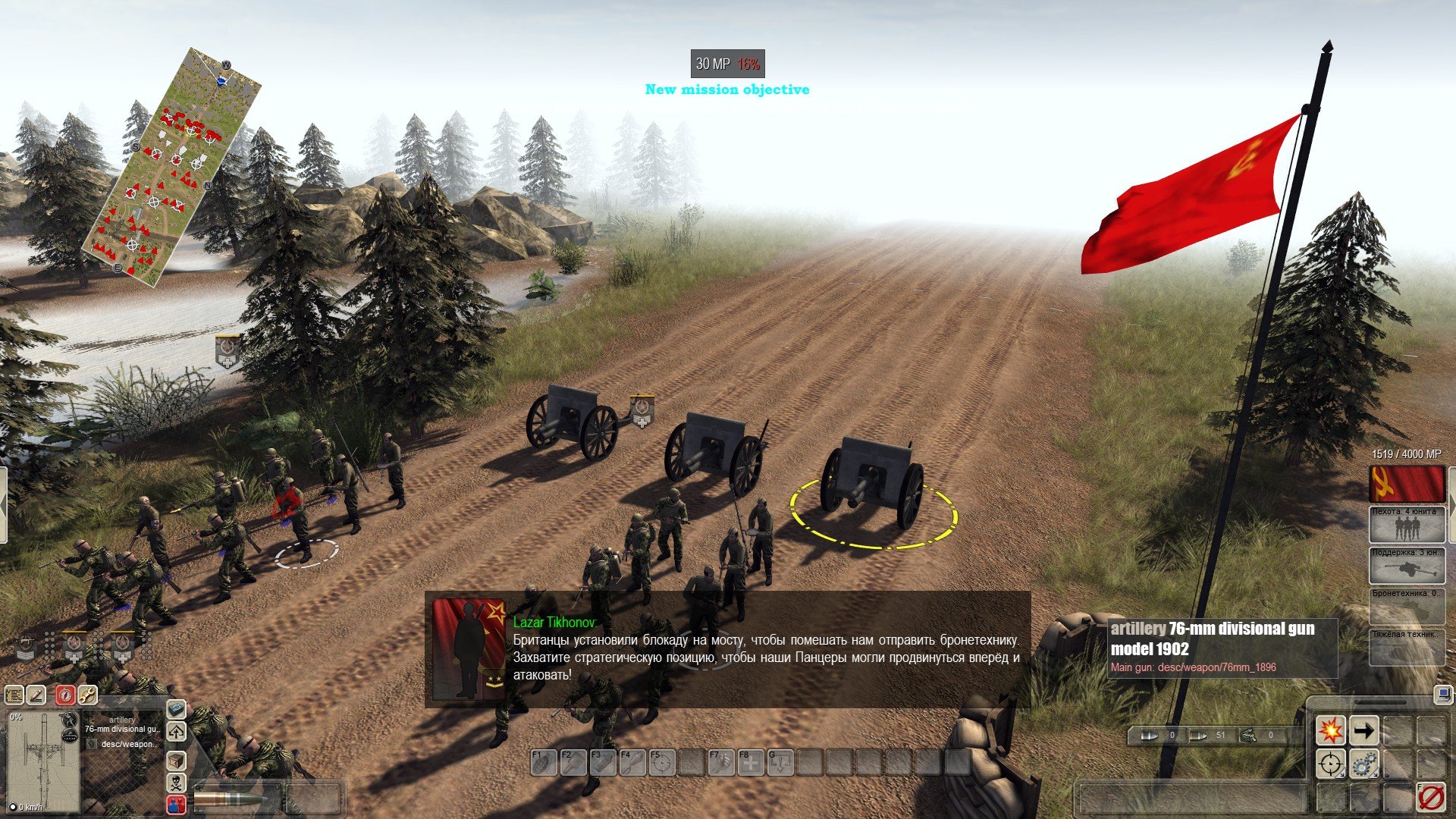Select the F1 grenade hotbar slot

point(542,762)
